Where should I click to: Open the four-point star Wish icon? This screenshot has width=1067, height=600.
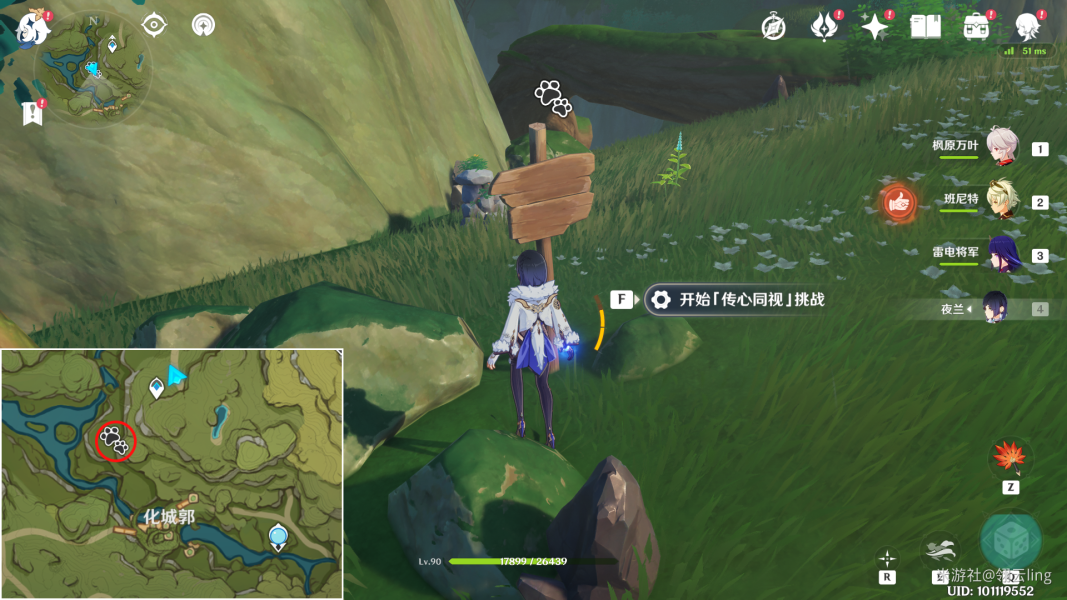[875, 27]
